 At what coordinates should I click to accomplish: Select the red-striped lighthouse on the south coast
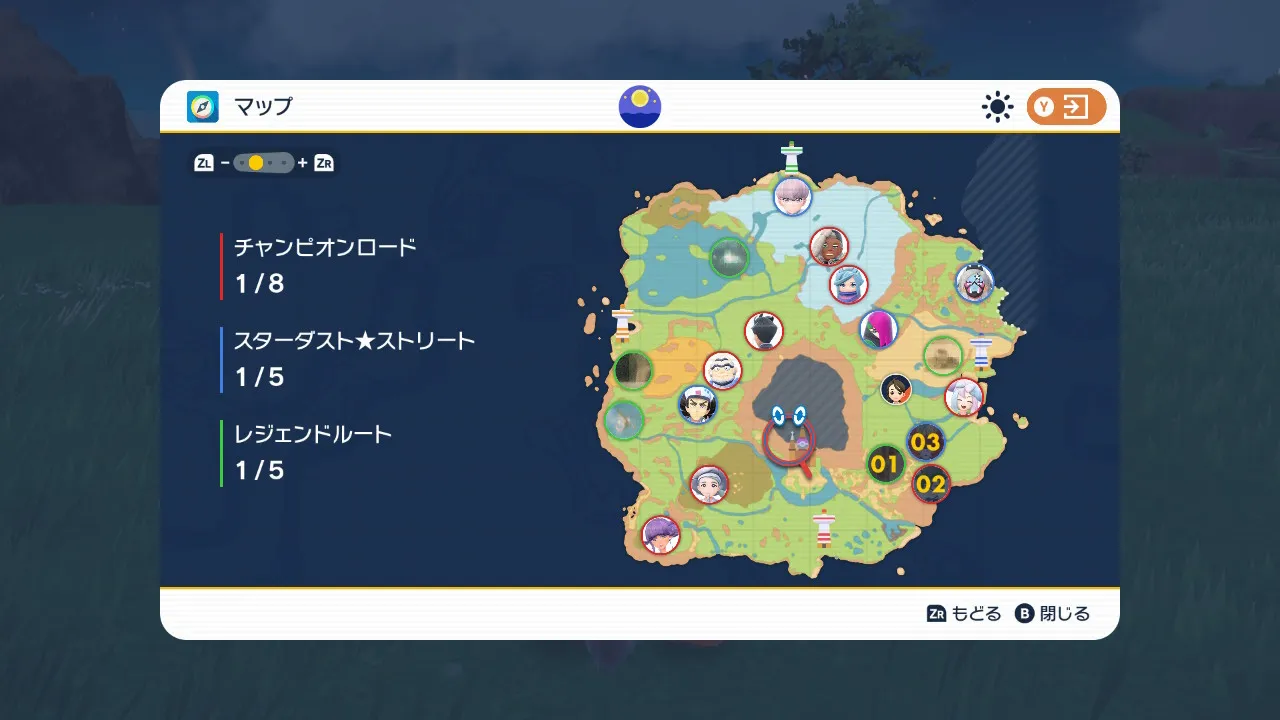point(824,529)
